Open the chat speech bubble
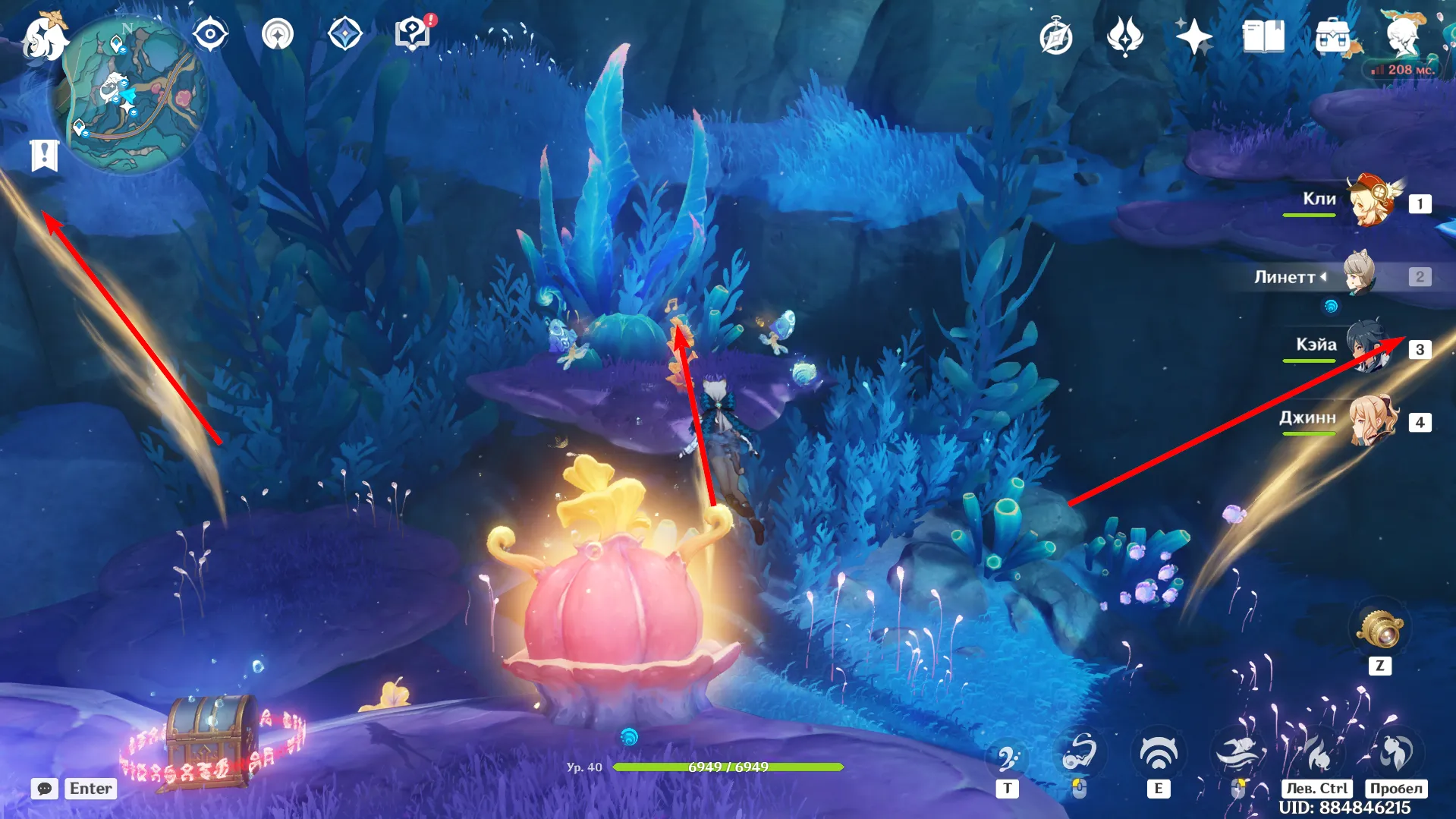This screenshot has width=1456, height=819. [45, 789]
